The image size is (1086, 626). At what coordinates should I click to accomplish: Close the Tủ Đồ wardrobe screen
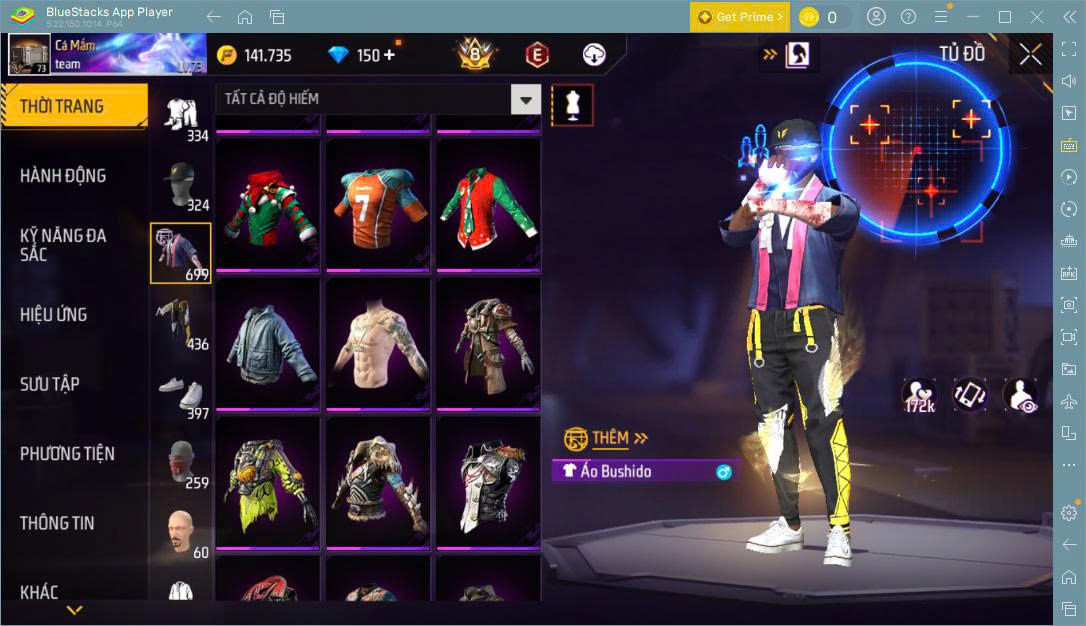coord(1030,54)
